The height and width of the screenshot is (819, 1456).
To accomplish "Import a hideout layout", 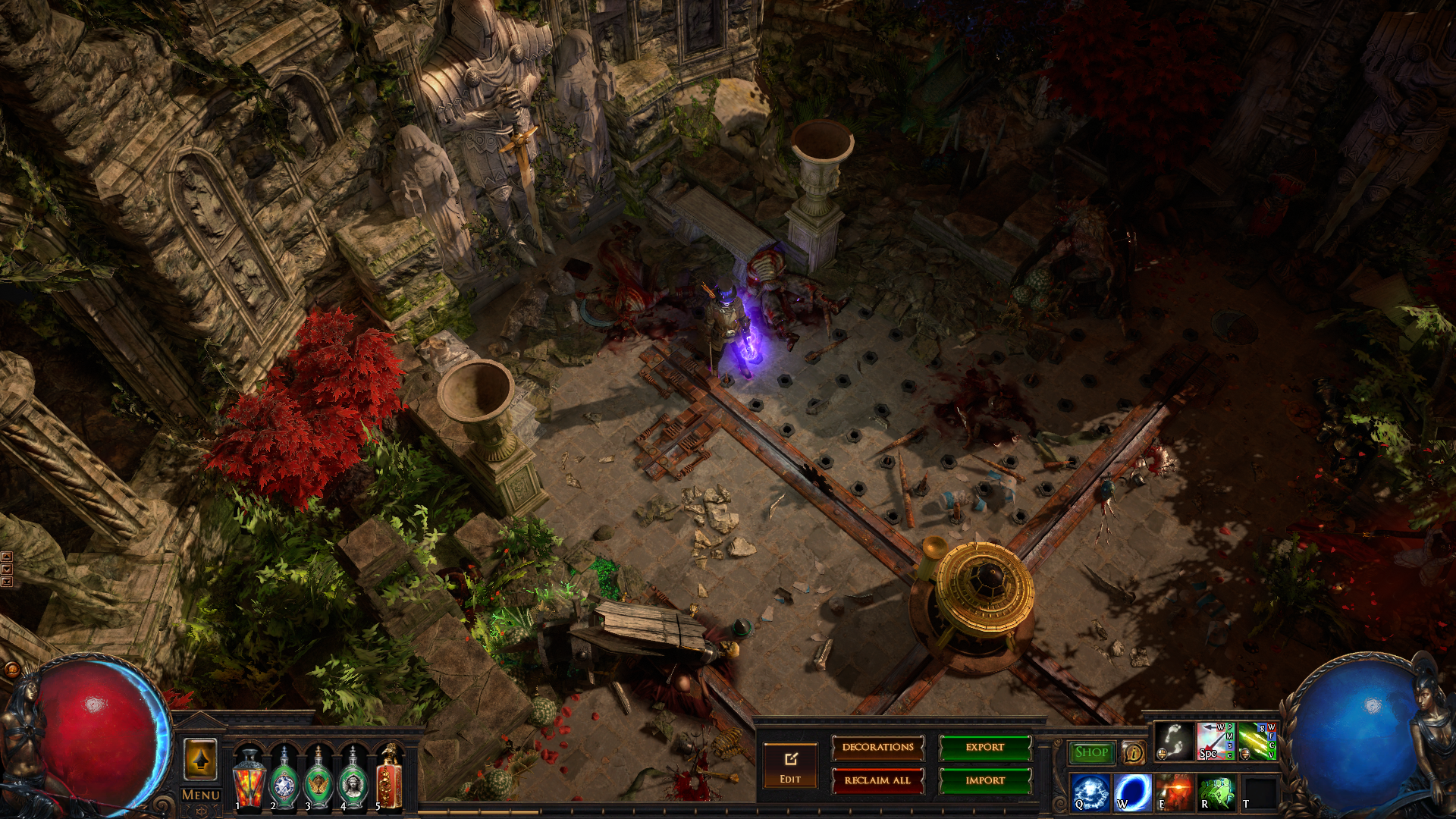I will (985, 780).
